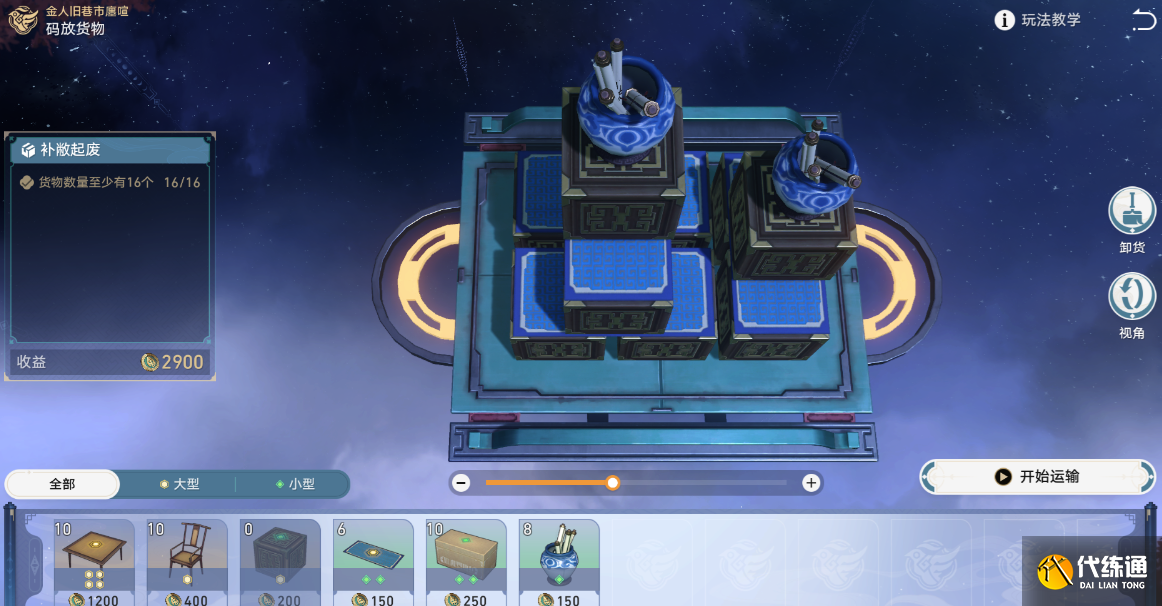Viewport: 1162px width, 606px height.
Task: Select the wooden table cargo item
Action: click(94, 562)
